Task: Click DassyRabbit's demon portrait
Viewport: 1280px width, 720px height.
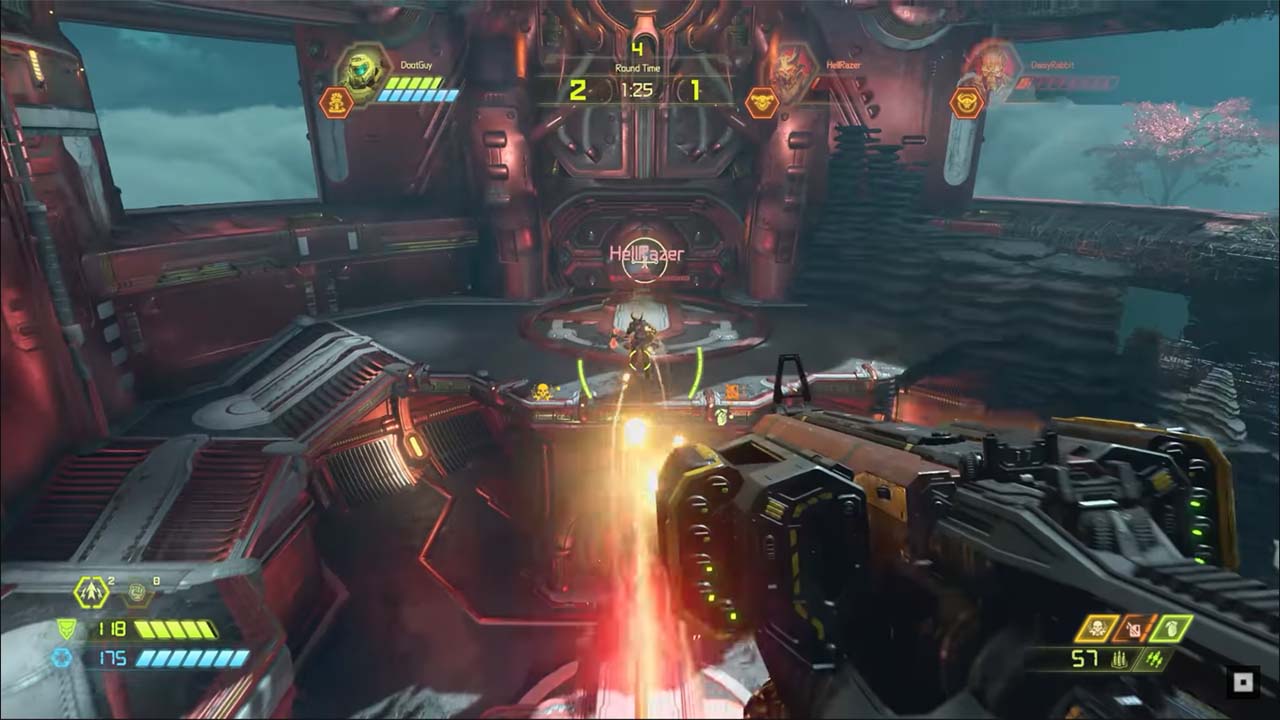Action: (991, 68)
